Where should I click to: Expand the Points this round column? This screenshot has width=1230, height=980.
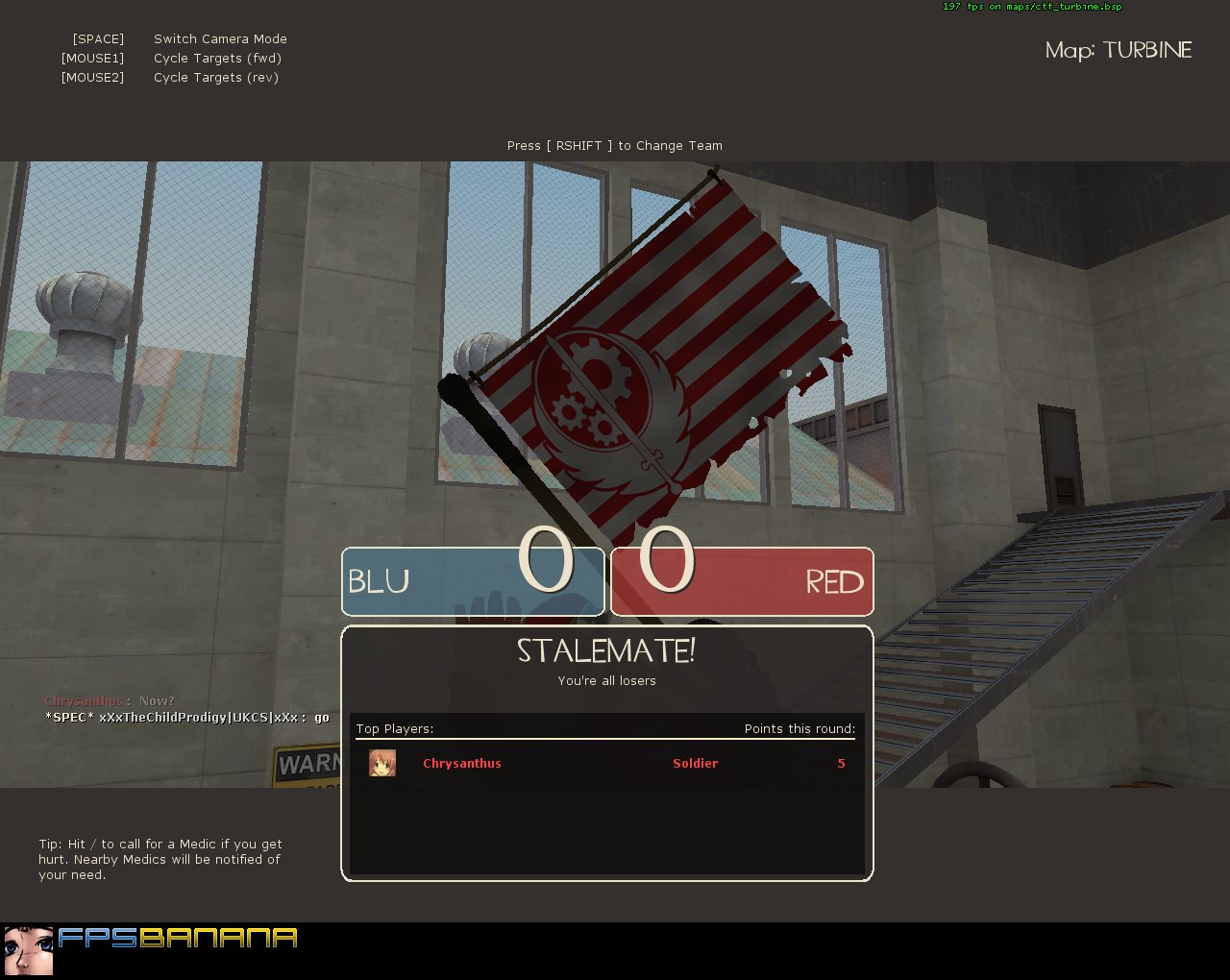point(799,729)
